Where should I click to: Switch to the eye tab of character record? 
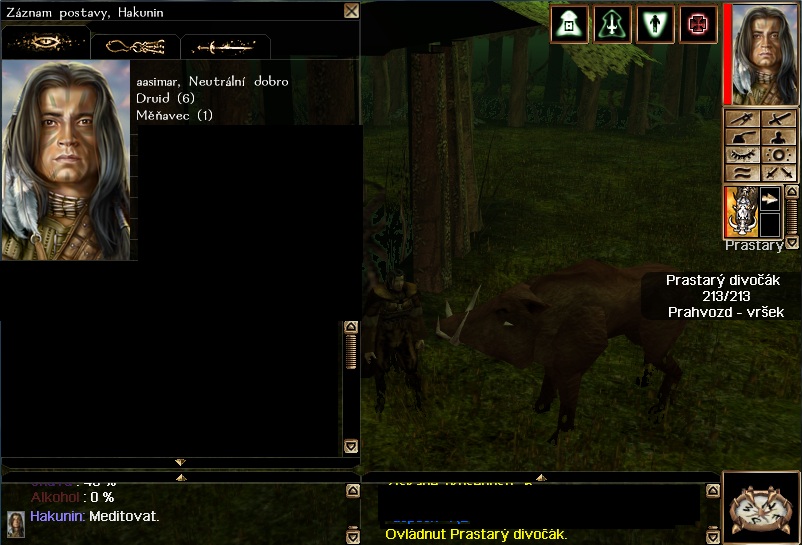coord(46,44)
